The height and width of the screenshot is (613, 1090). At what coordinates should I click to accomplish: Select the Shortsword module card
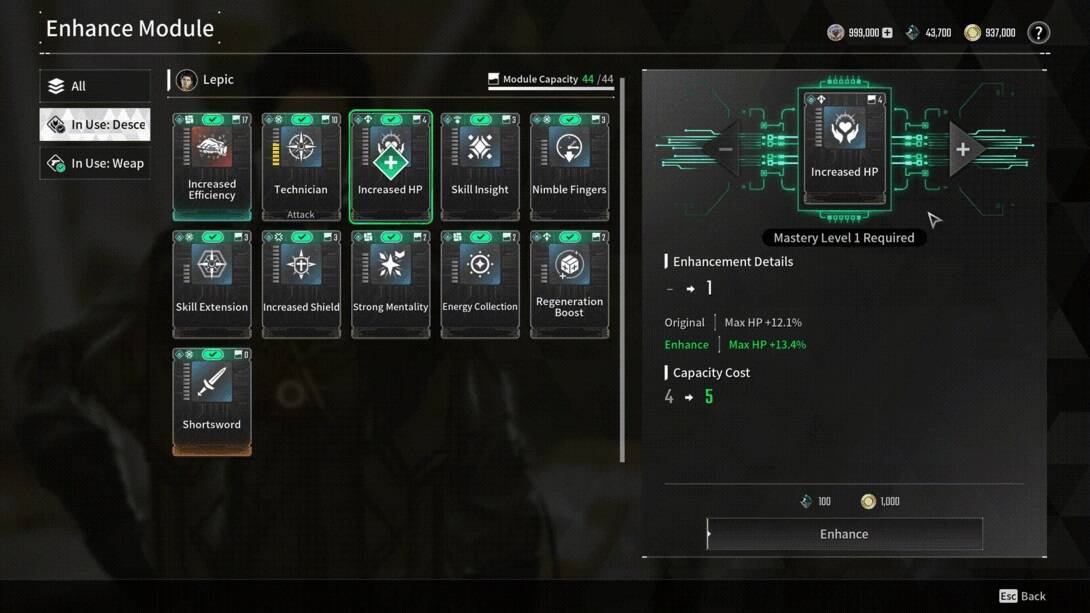(212, 401)
